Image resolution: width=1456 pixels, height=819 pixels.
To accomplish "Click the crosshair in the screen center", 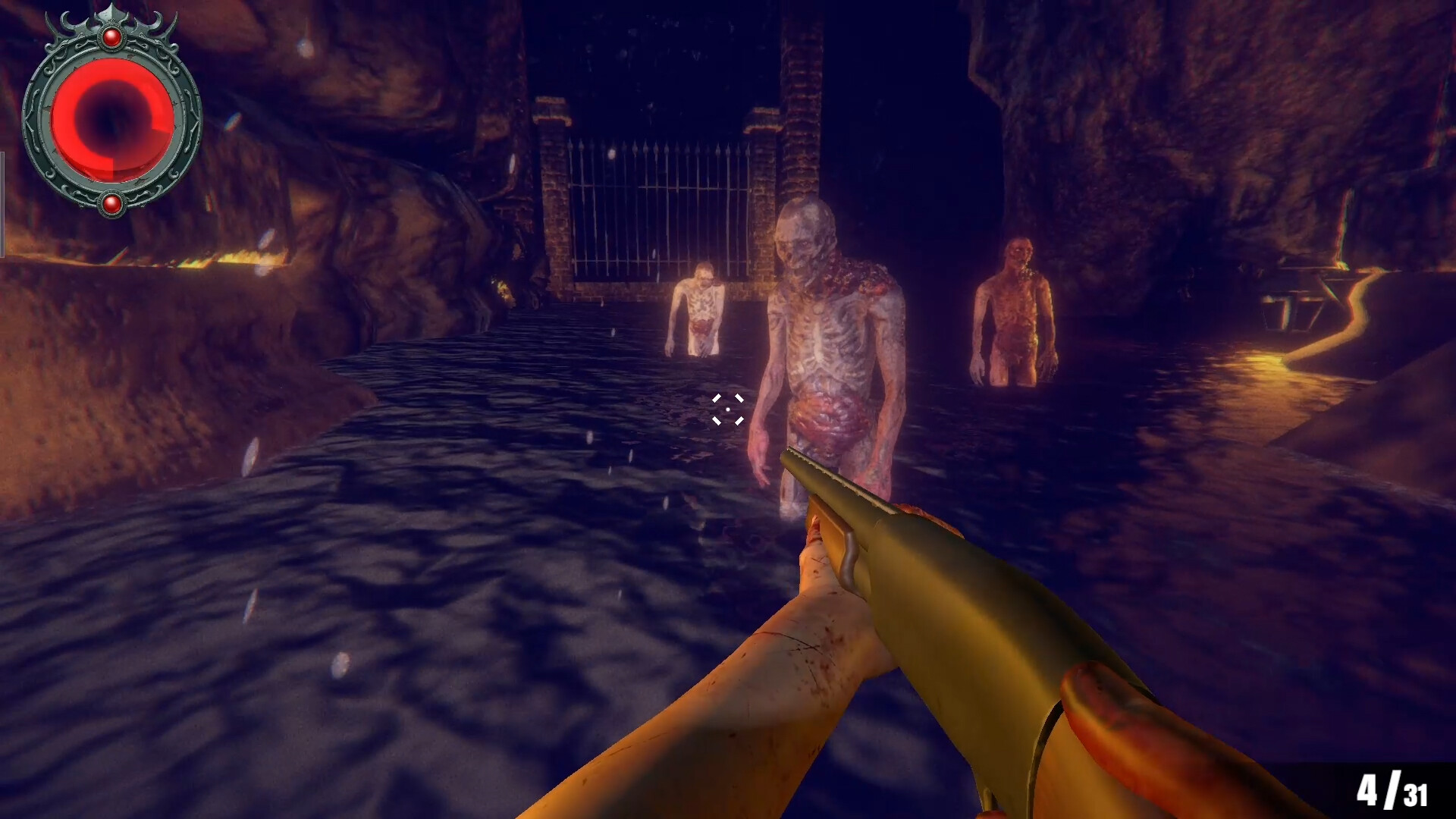I will [x=728, y=409].
